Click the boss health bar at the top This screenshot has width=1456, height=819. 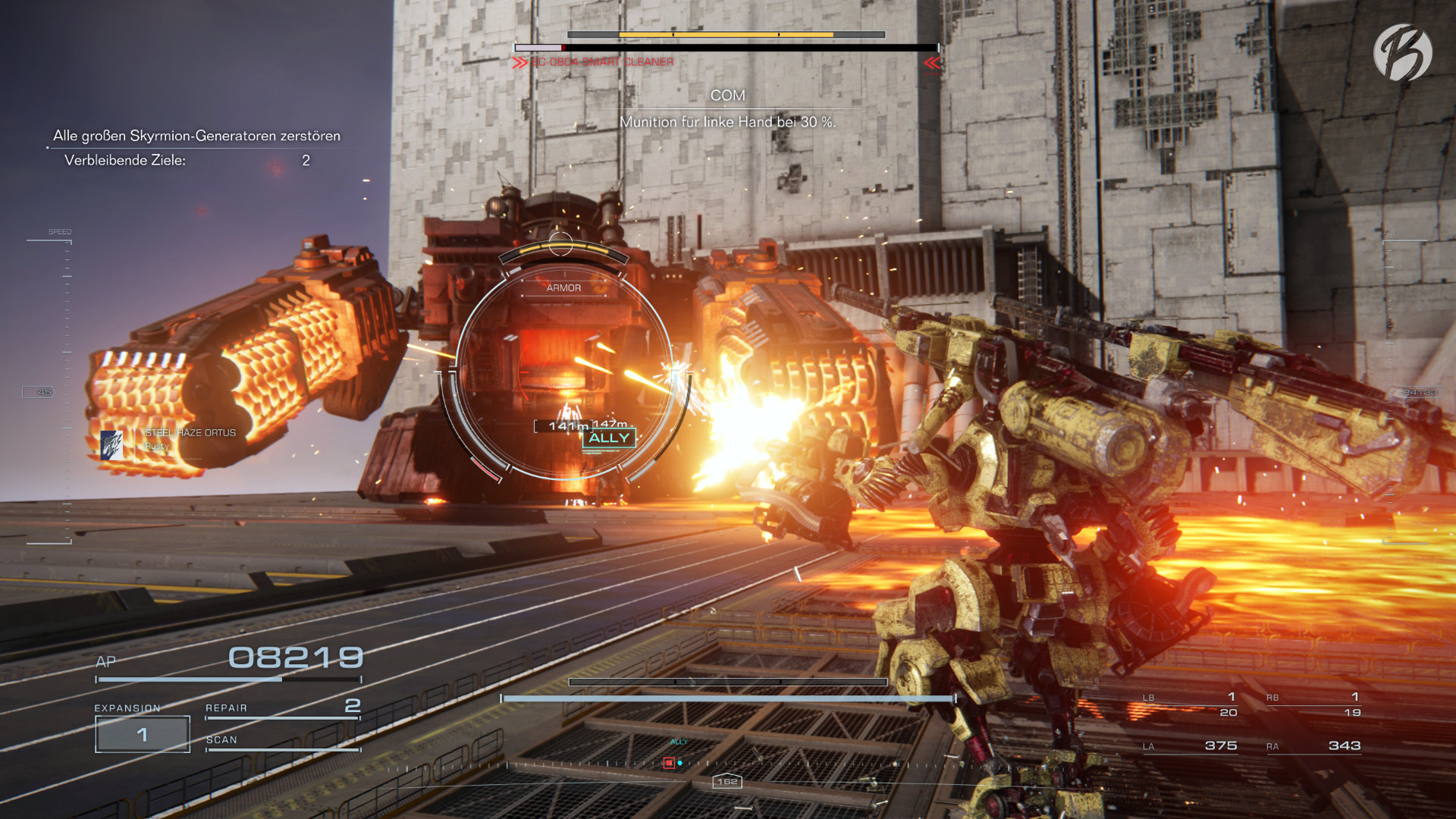(726, 34)
